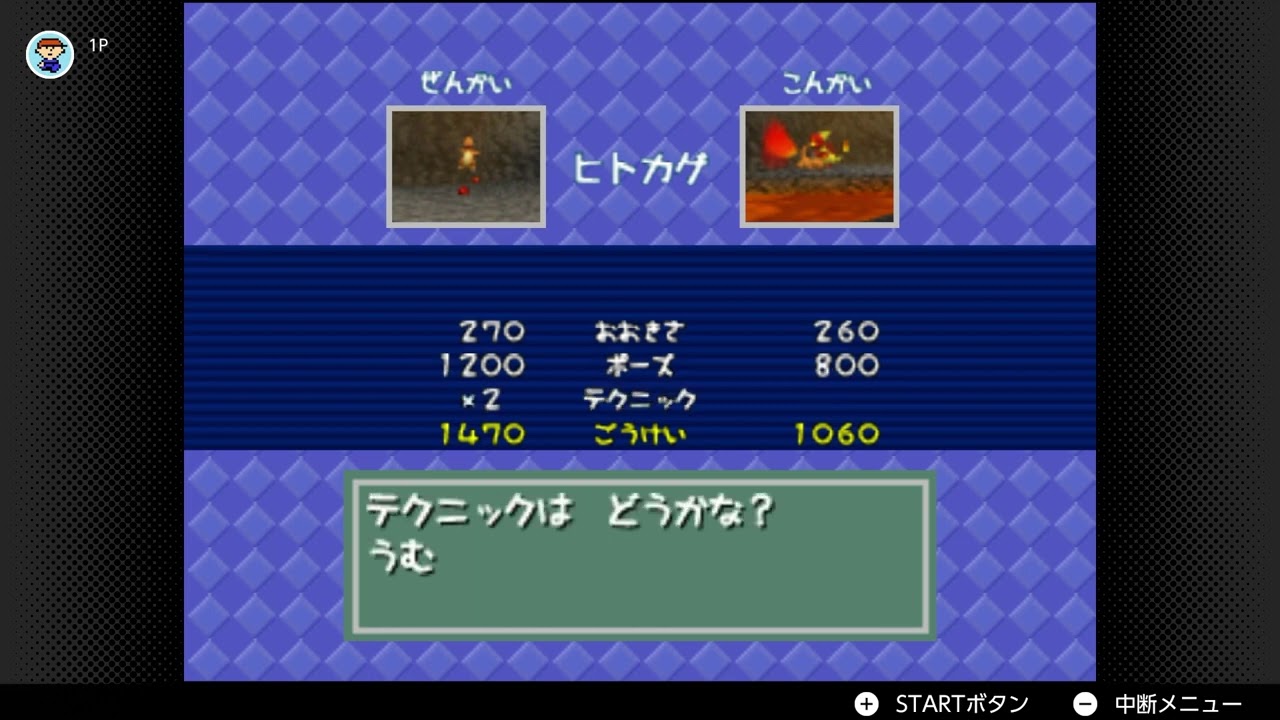Click the 800 pose score value
This screenshot has width=1280, height=720.
click(x=845, y=366)
